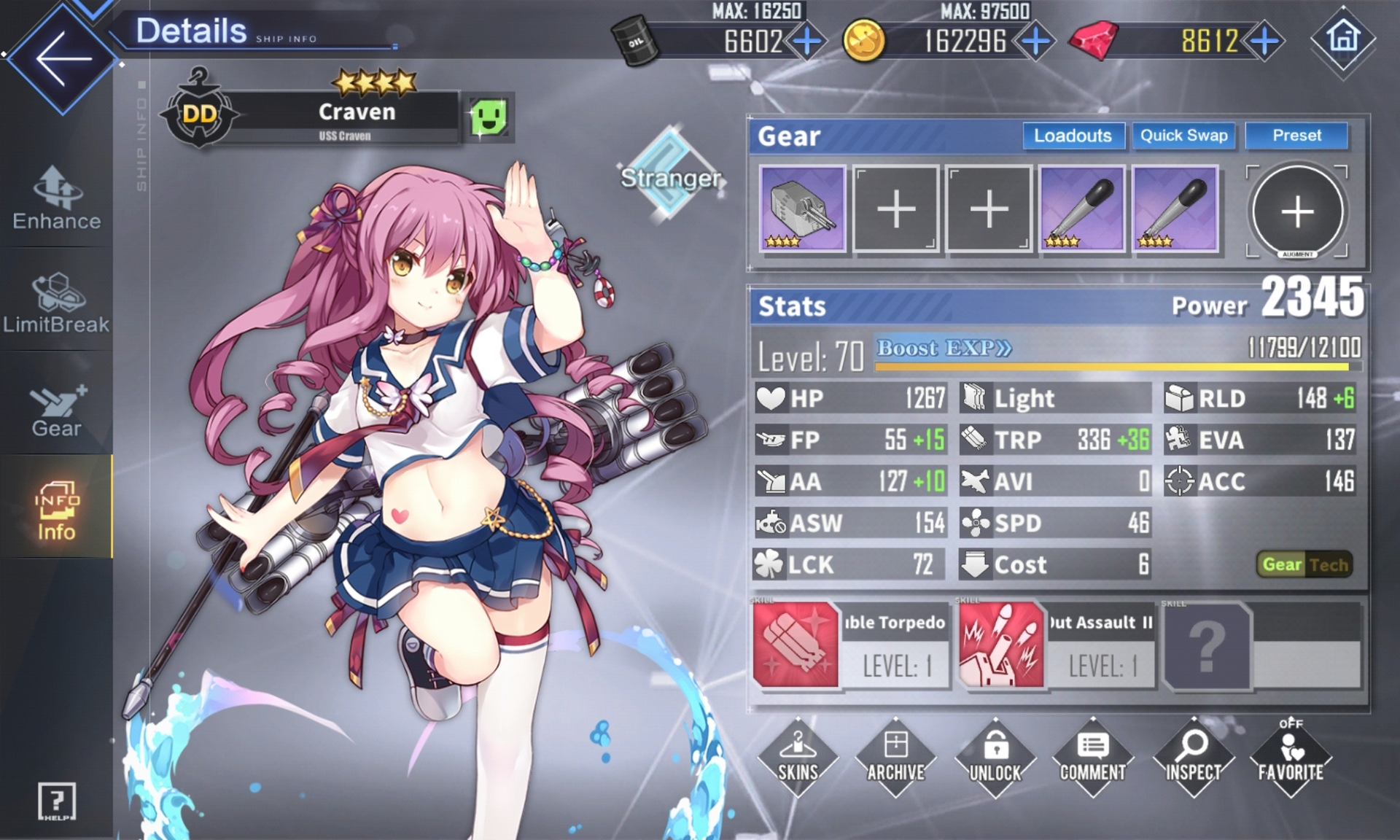Select the equipped twin gun slot
The image size is (1400, 840).
pyautogui.click(x=802, y=209)
